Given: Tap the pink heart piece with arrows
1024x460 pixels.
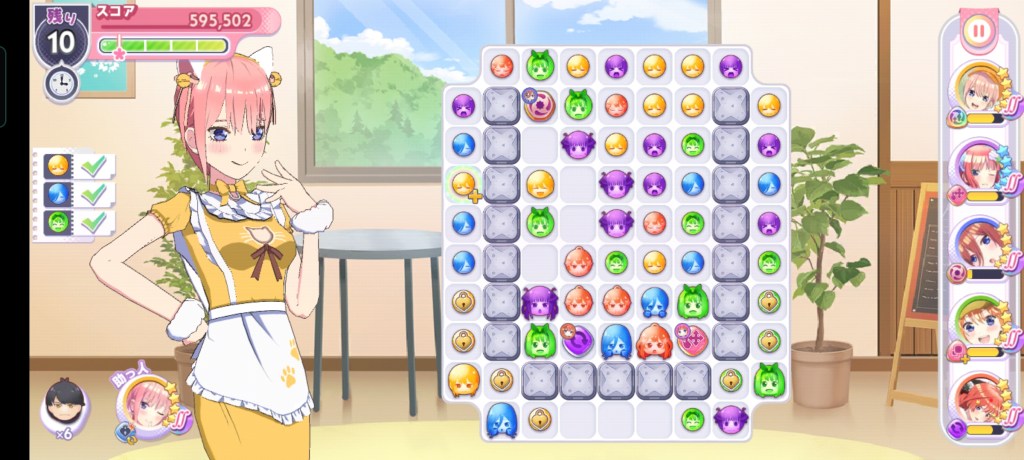Looking at the screenshot, I should click(x=692, y=341).
